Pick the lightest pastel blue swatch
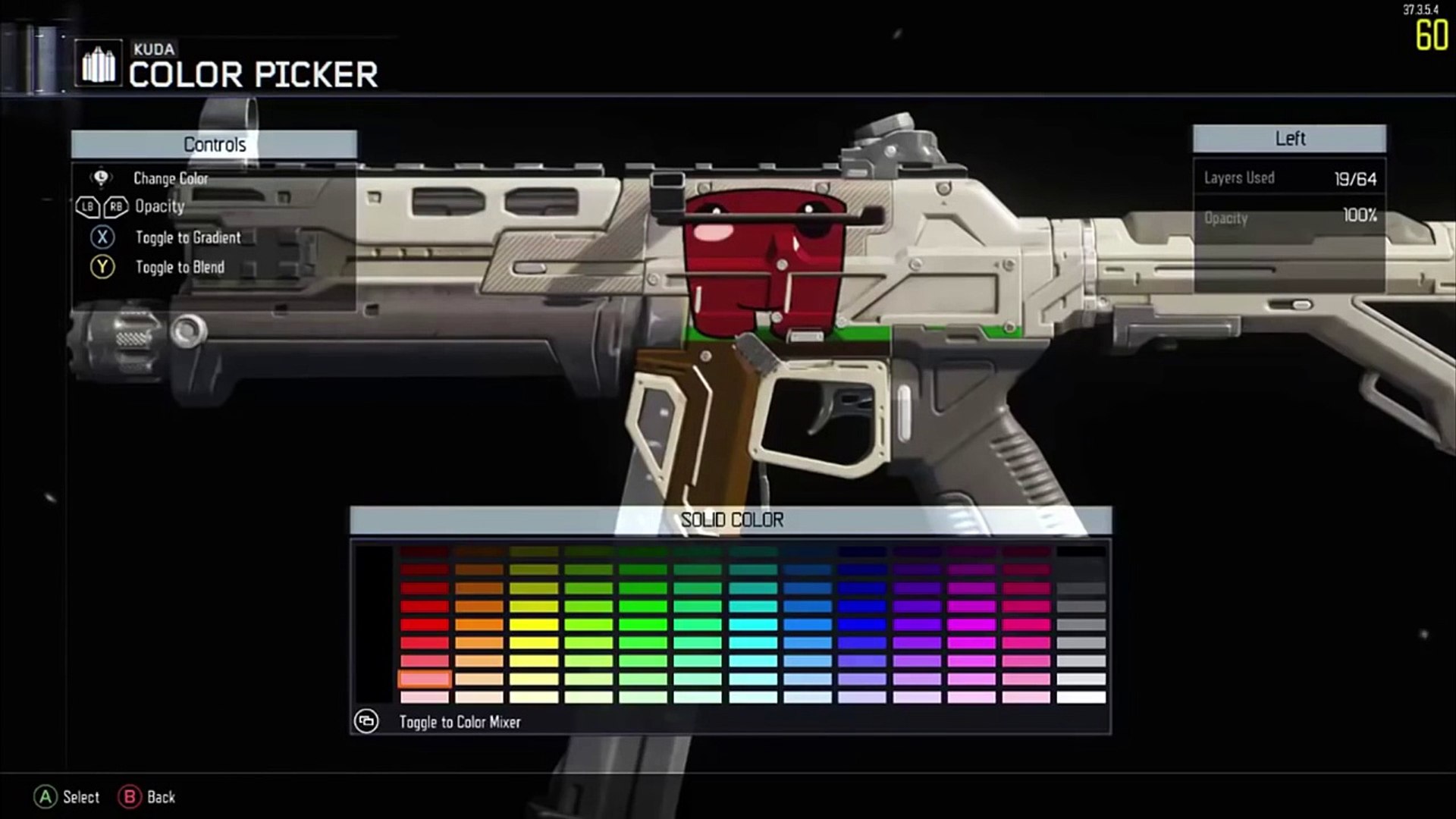Image resolution: width=1456 pixels, height=819 pixels. tap(808, 697)
